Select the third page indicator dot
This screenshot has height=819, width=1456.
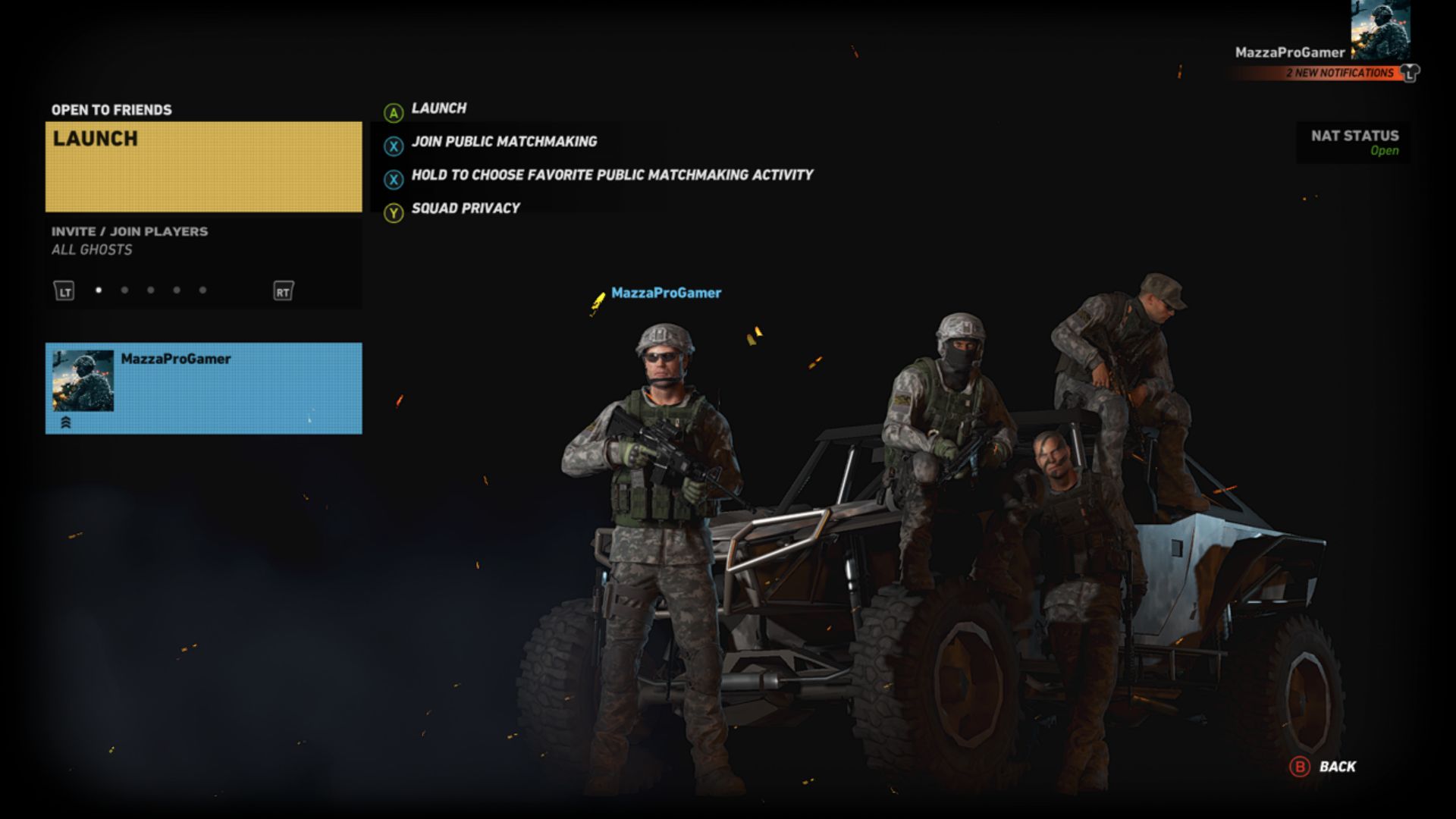point(151,290)
